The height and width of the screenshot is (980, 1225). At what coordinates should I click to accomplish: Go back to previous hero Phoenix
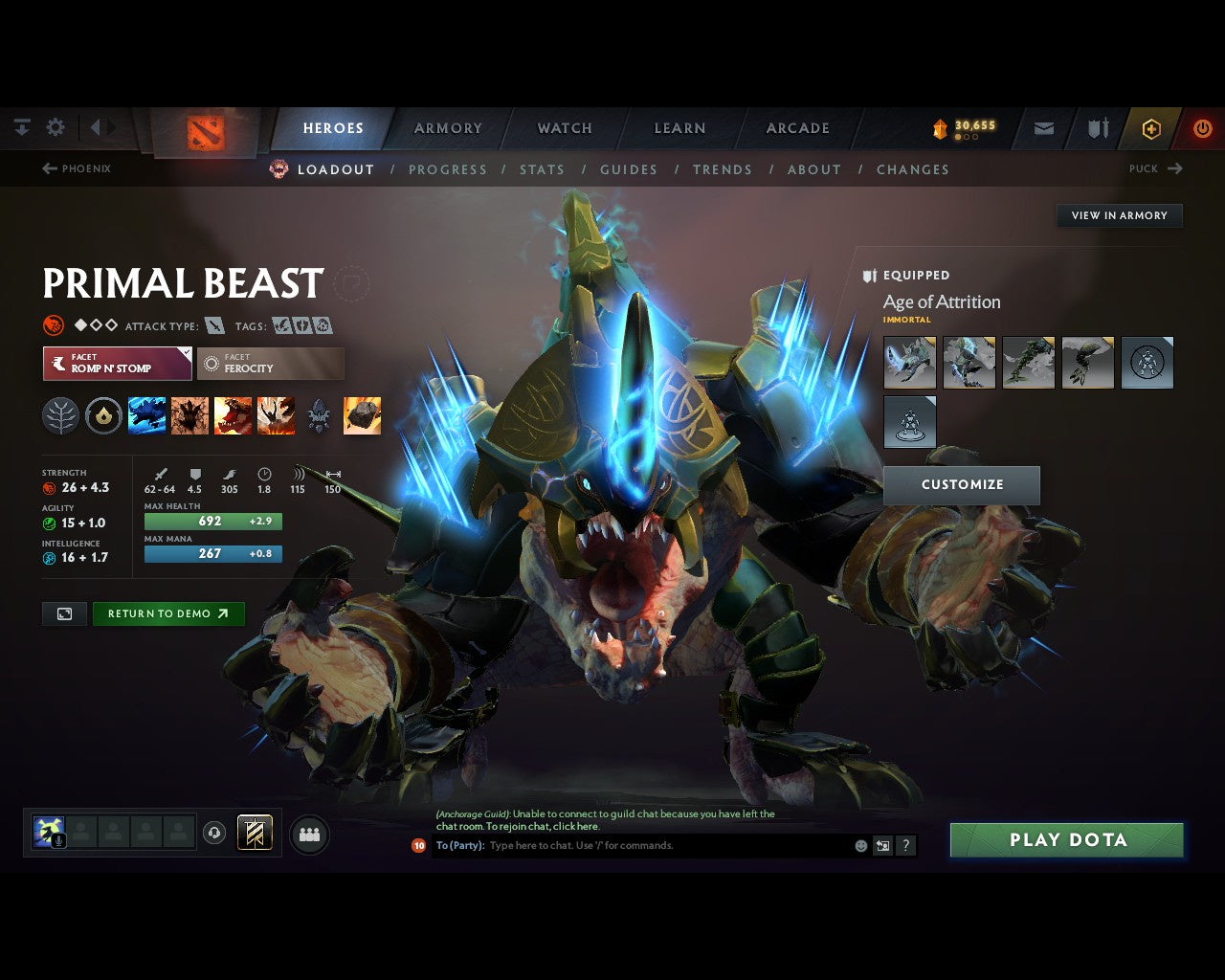[x=77, y=168]
